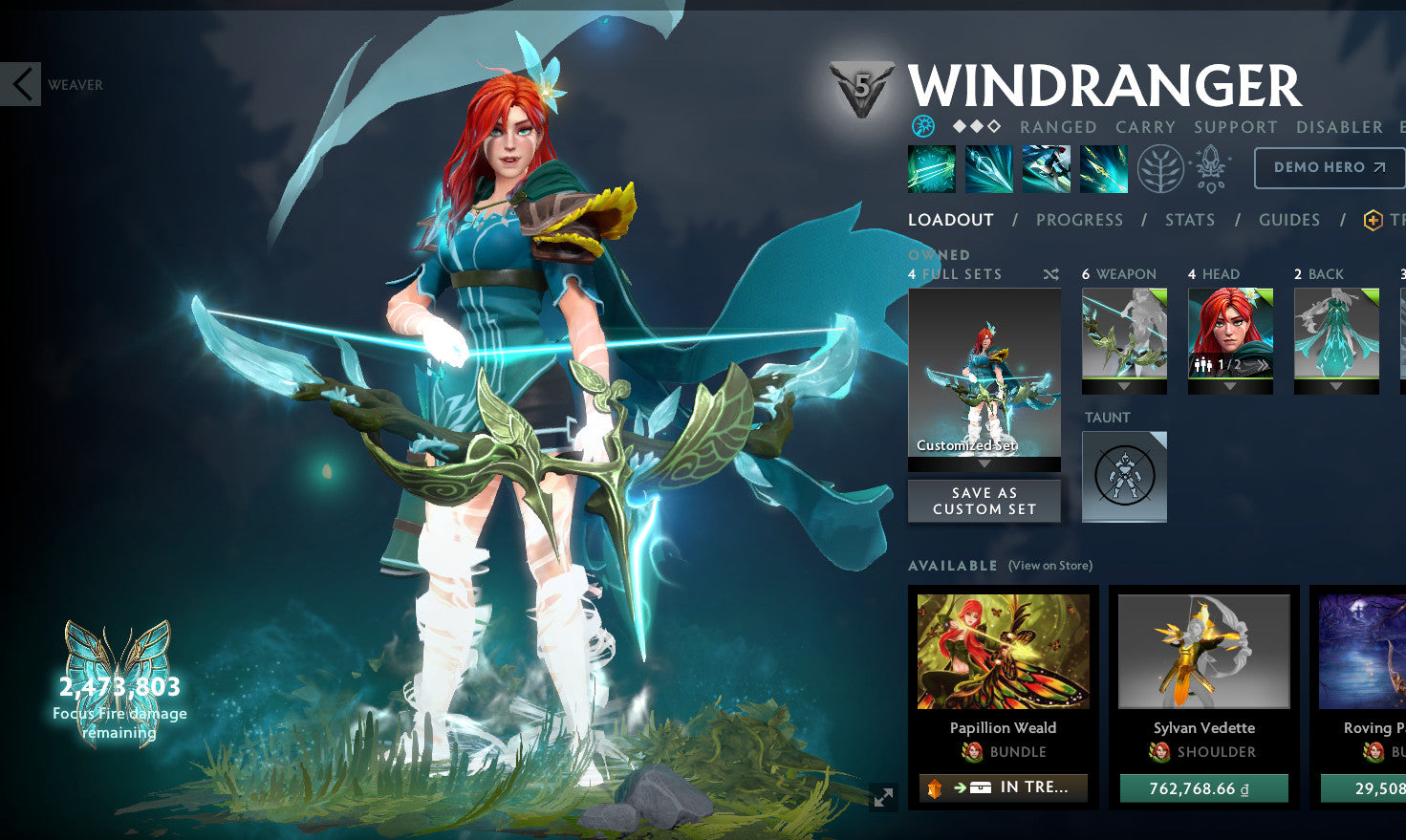Click the shuffle icon beside Full Sets
Screen dimensions: 1406x840
1050,273
